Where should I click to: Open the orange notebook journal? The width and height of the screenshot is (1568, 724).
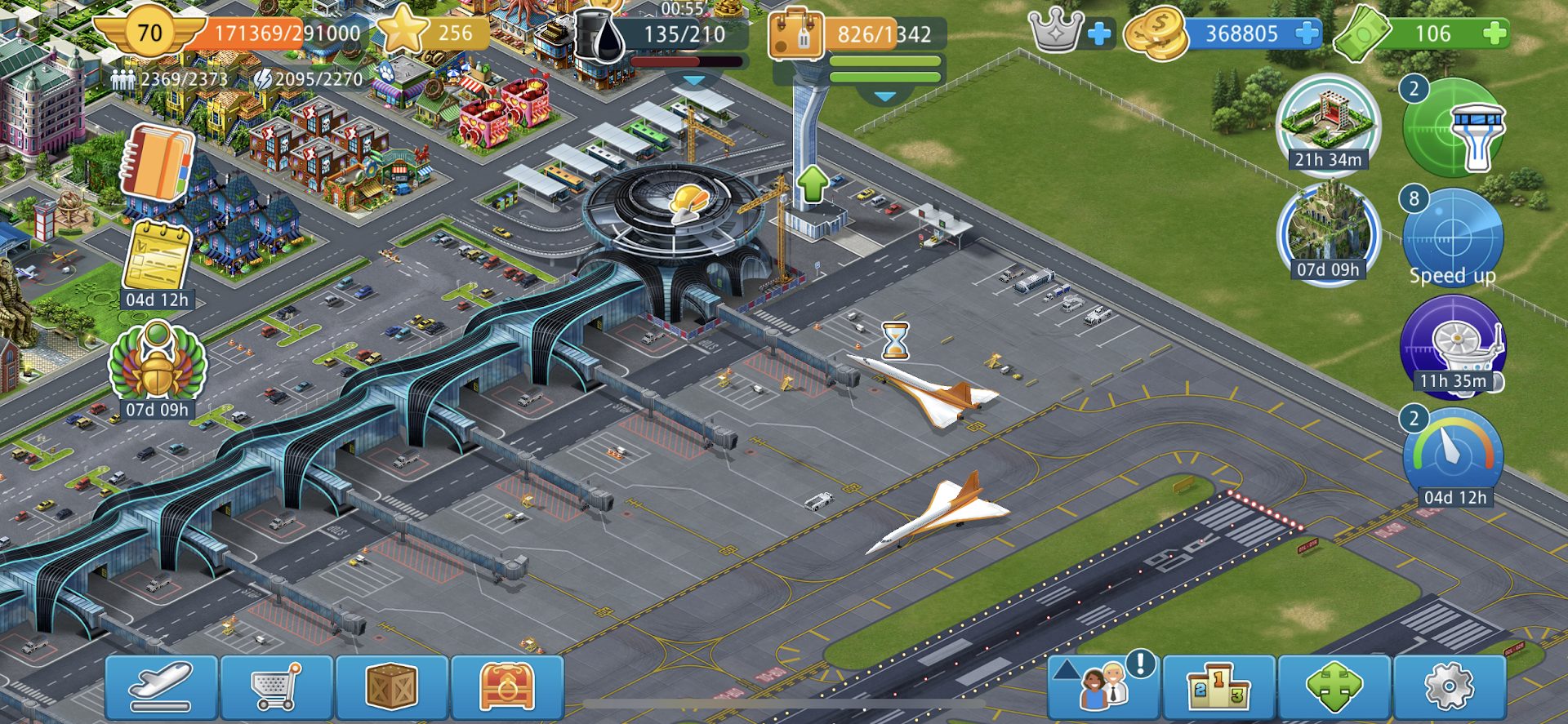click(x=158, y=163)
